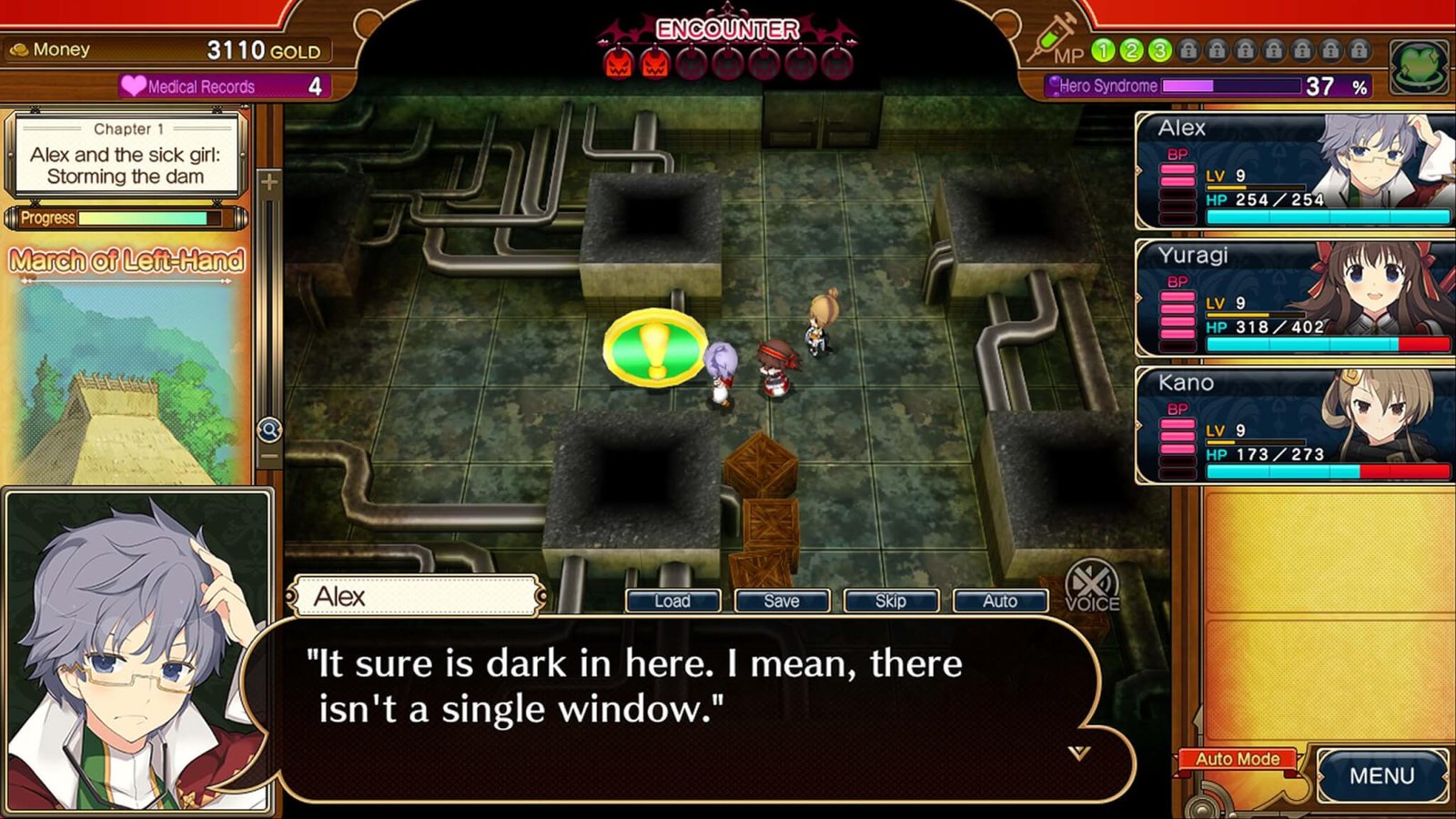Screen dimensions: 1456x819
Task: Click the minus control below the map zoom
Action: (270, 453)
